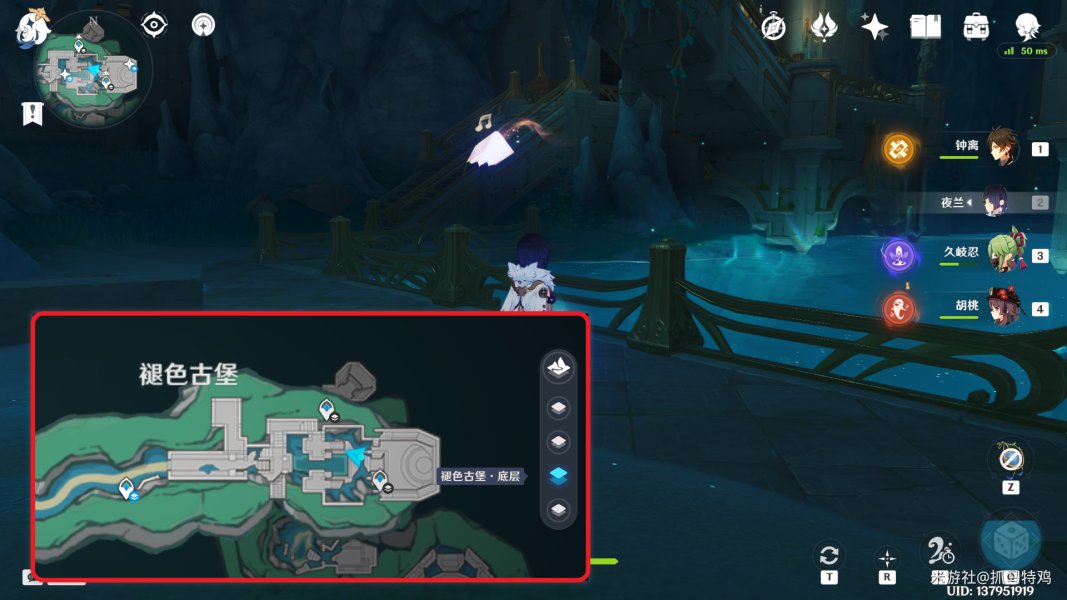
Task: Select the teleport waypoint on the yellow path
Action: 128,488
